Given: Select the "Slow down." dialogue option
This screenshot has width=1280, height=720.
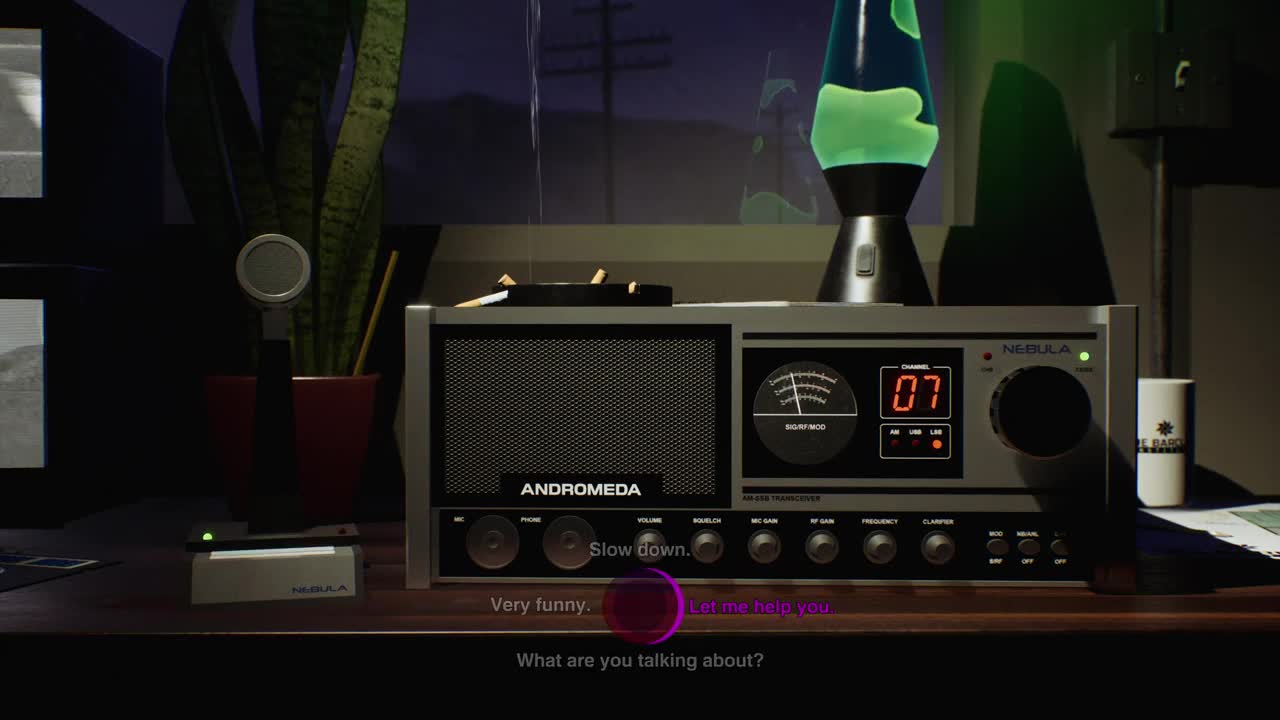Looking at the screenshot, I should pyautogui.click(x=641, y=550).
